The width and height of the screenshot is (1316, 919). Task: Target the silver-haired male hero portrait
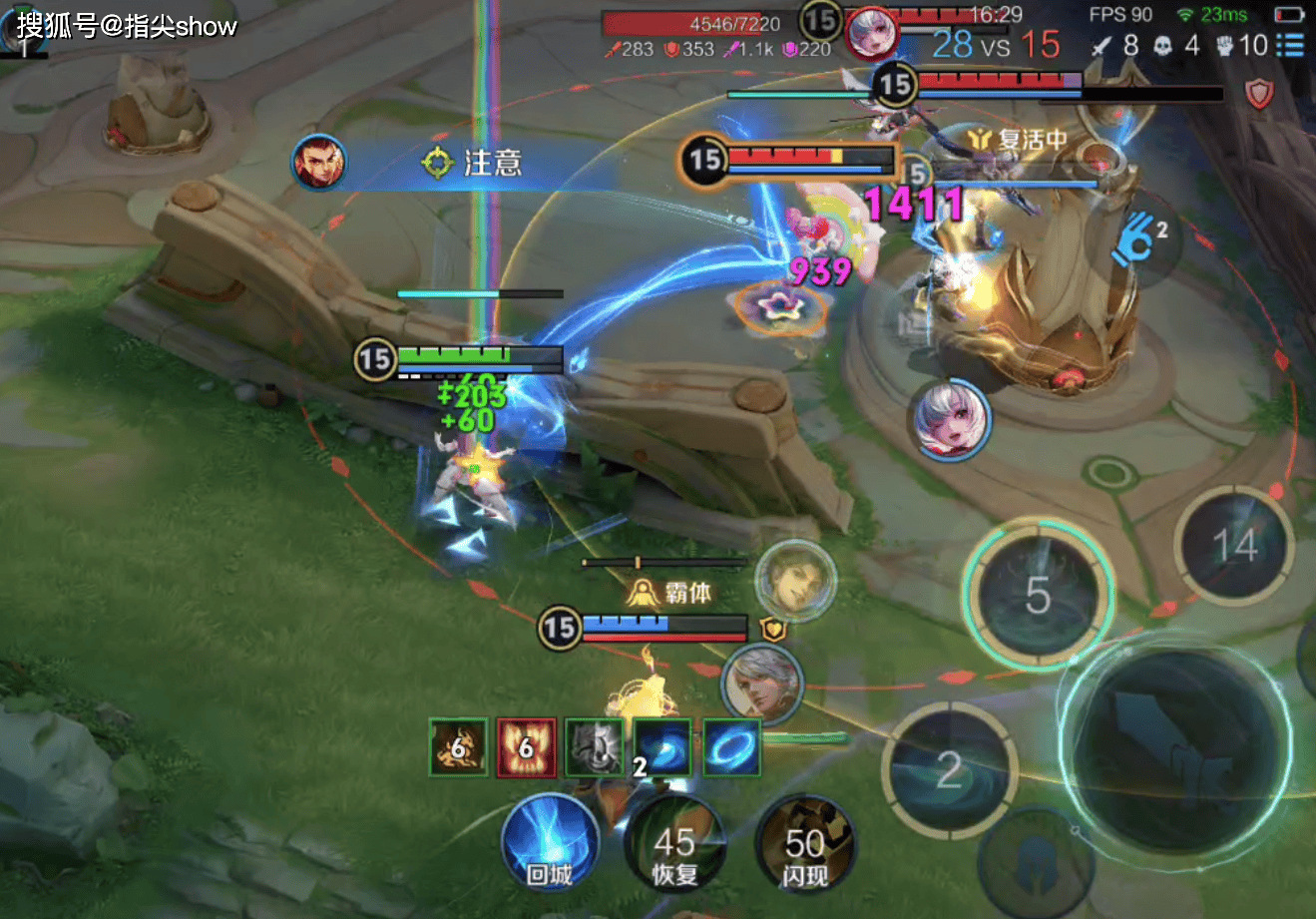762,684
